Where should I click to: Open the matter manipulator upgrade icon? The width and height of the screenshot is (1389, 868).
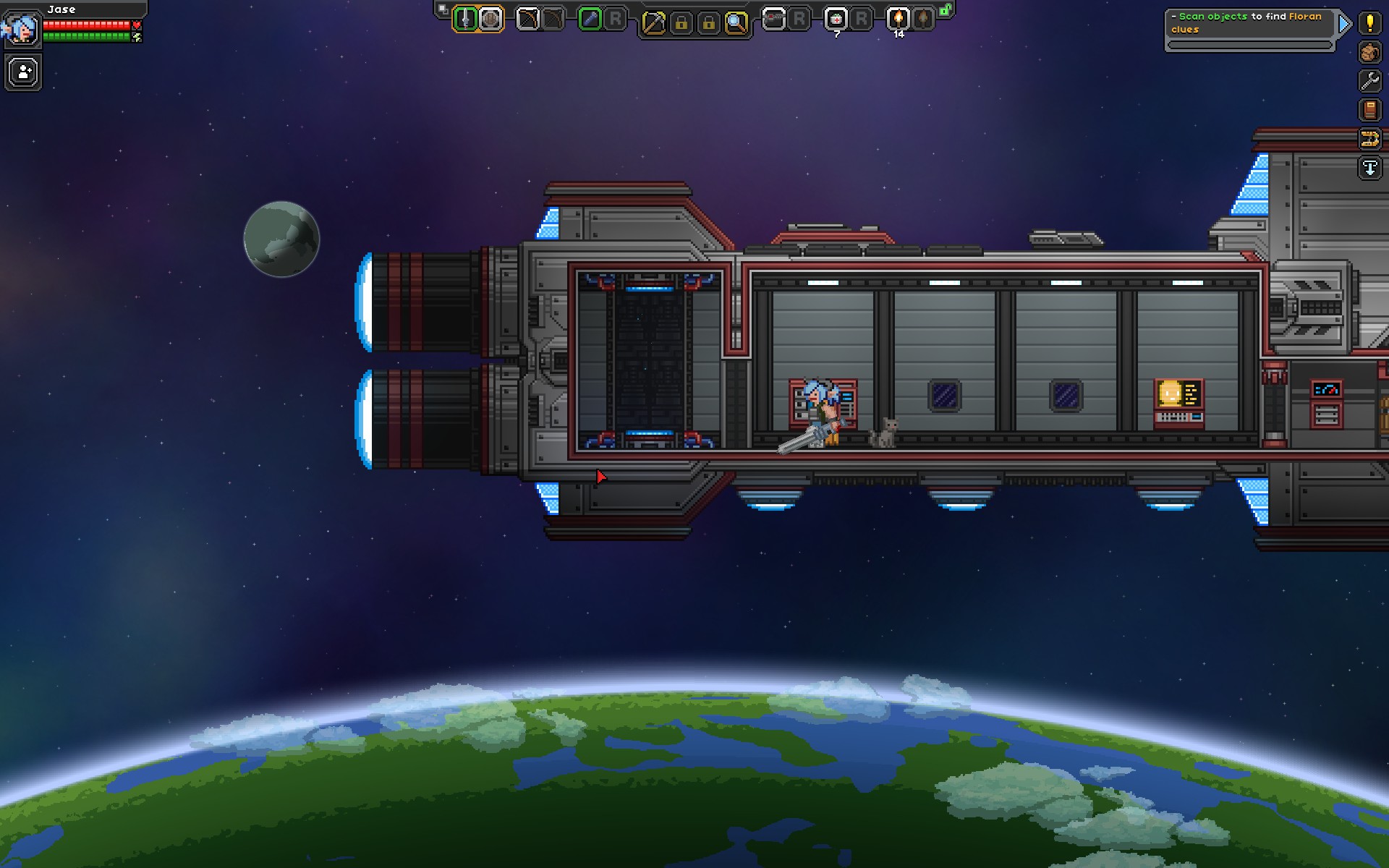pos(1369,139)
